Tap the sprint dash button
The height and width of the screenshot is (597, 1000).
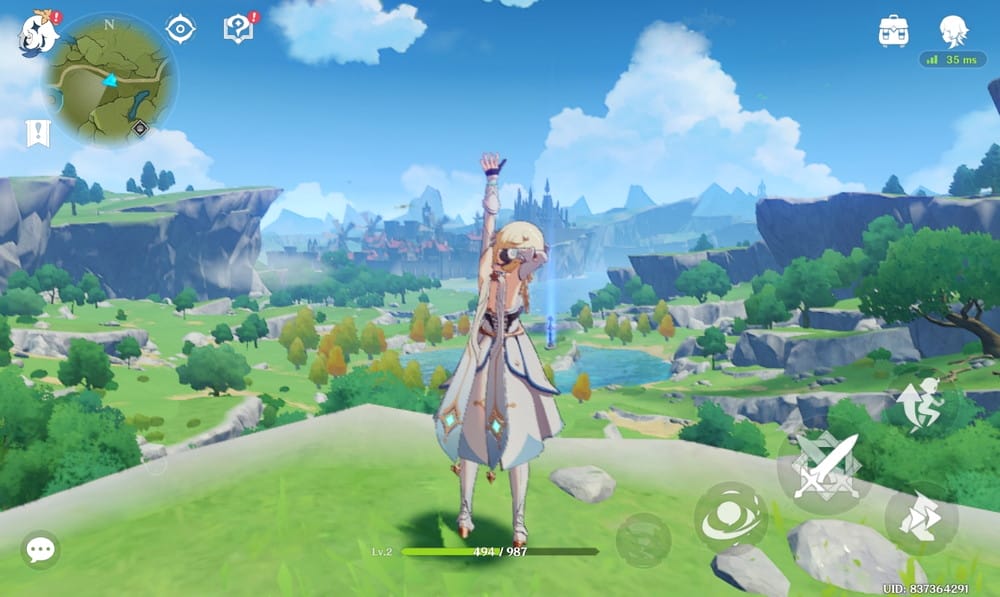click(x=921, y=518)
